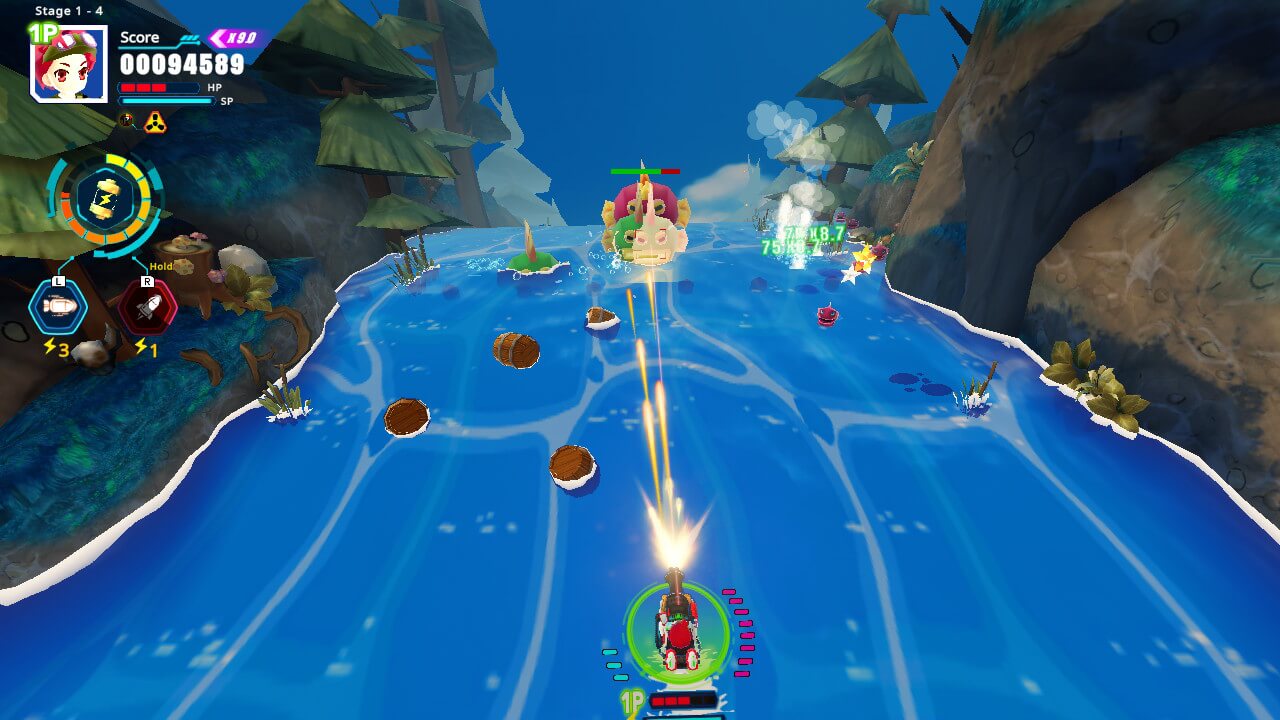1280x720 pixels.
Task: Click the red-haired pilot portrait
Action: click(70, 65)
